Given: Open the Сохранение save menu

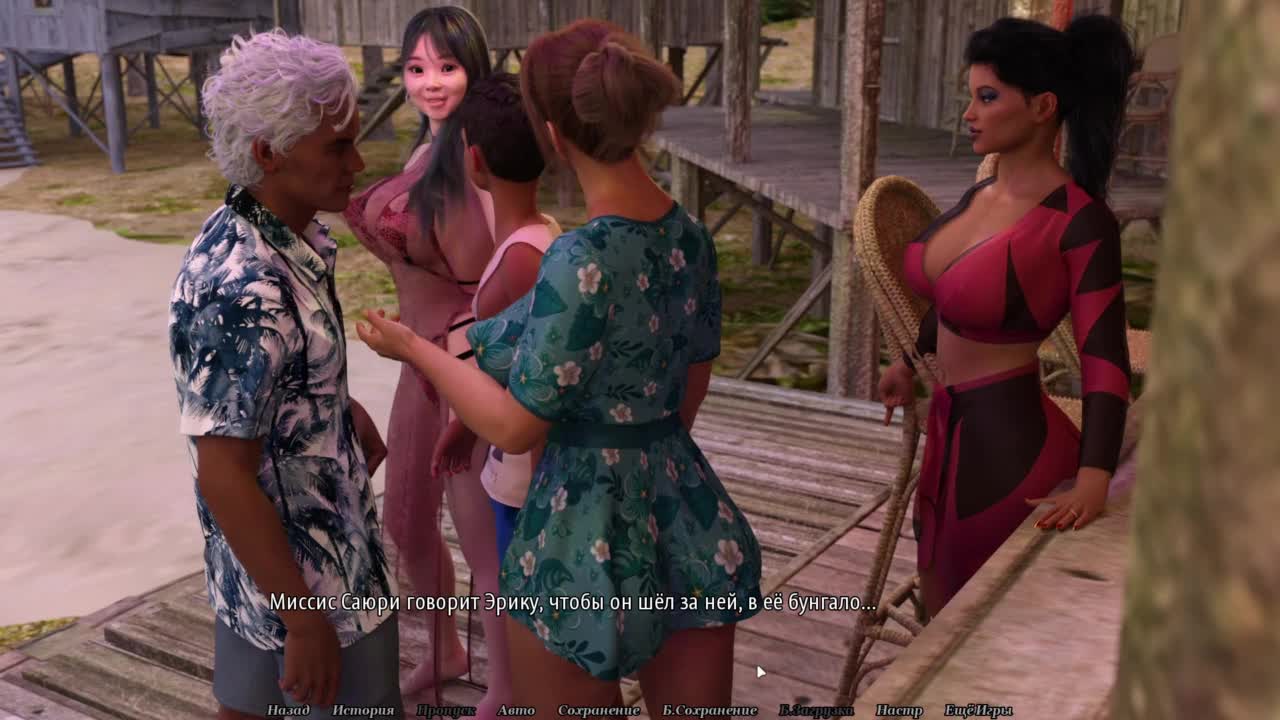Looking at the screenshot, I should point(599,710).
